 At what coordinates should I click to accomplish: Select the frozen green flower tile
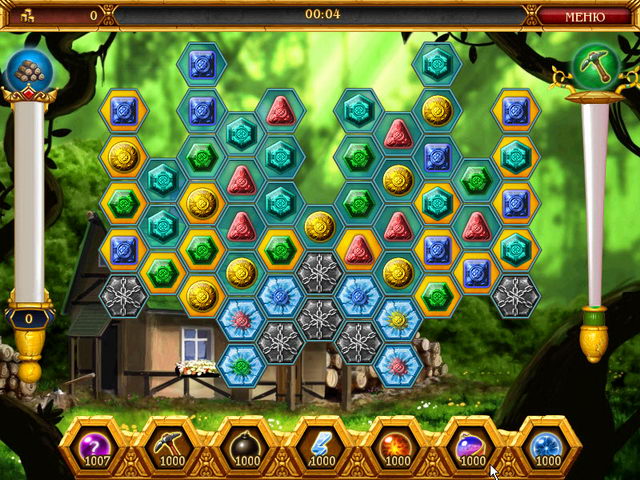(241, 365)
